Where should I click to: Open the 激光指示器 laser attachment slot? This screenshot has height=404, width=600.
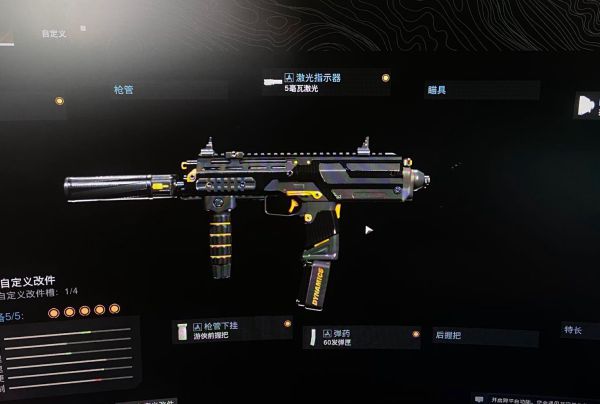pyautogui.click(x=325, y=81)
